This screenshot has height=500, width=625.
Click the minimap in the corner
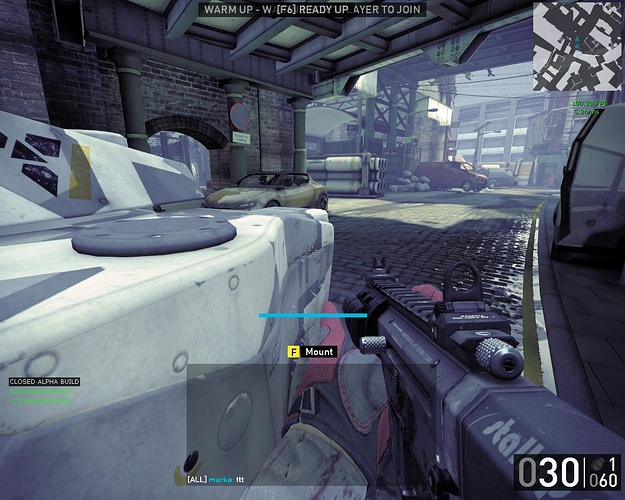pyautogui.click(x=577, y=48)
